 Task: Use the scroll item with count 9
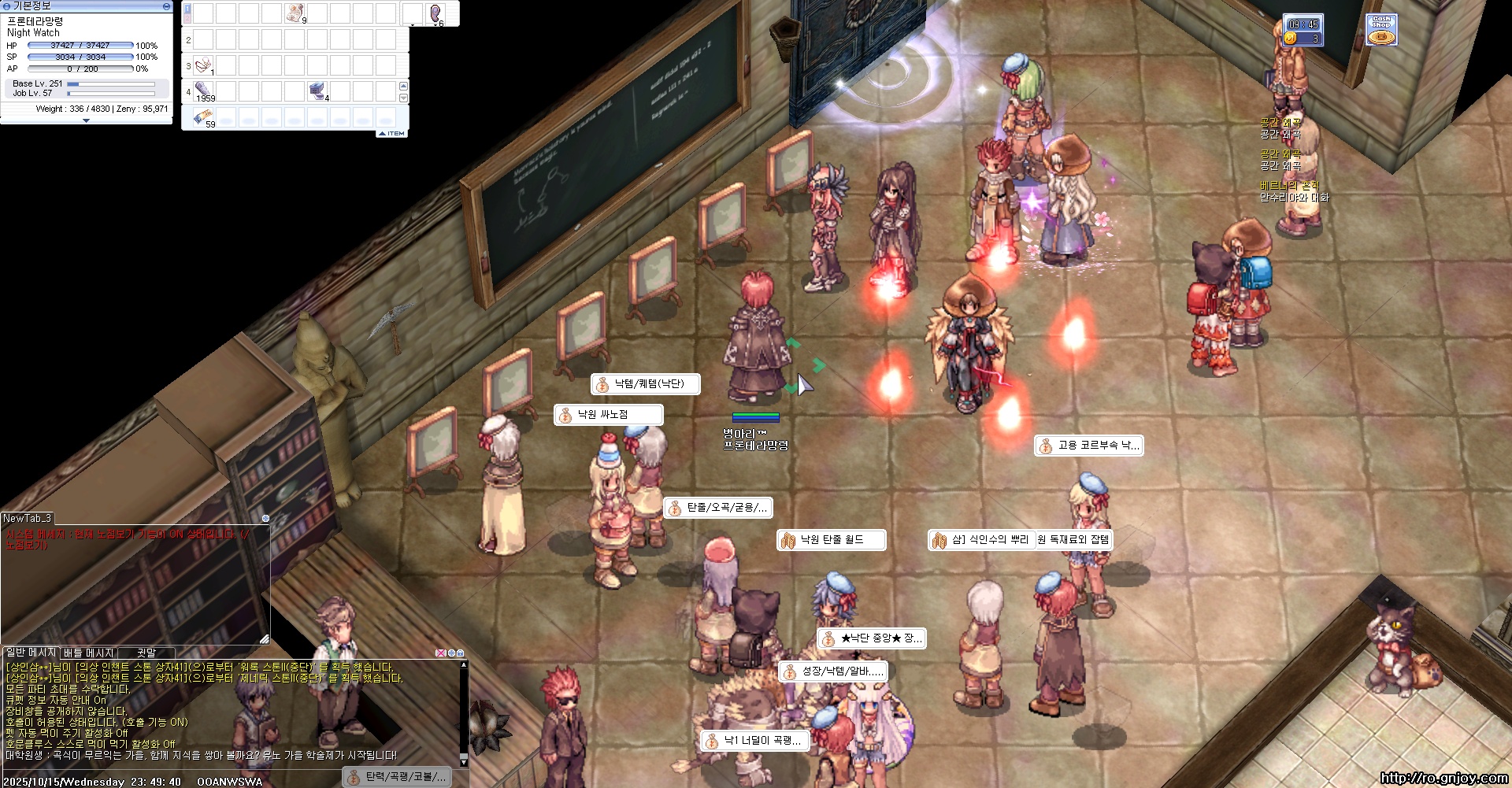(x=295, y=13)
